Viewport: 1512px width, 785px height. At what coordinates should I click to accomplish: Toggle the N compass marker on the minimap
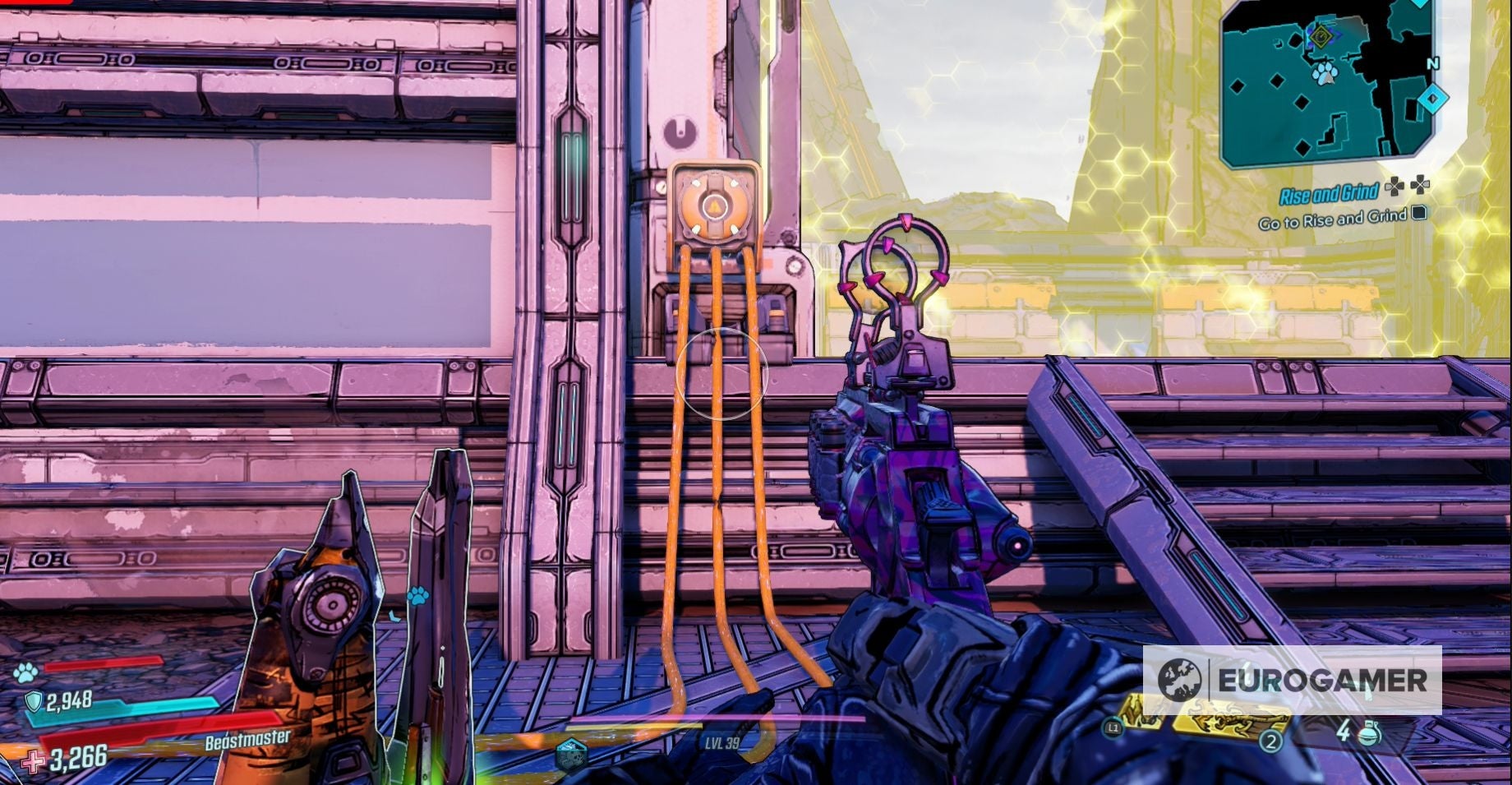click(x=1433, y=63)
